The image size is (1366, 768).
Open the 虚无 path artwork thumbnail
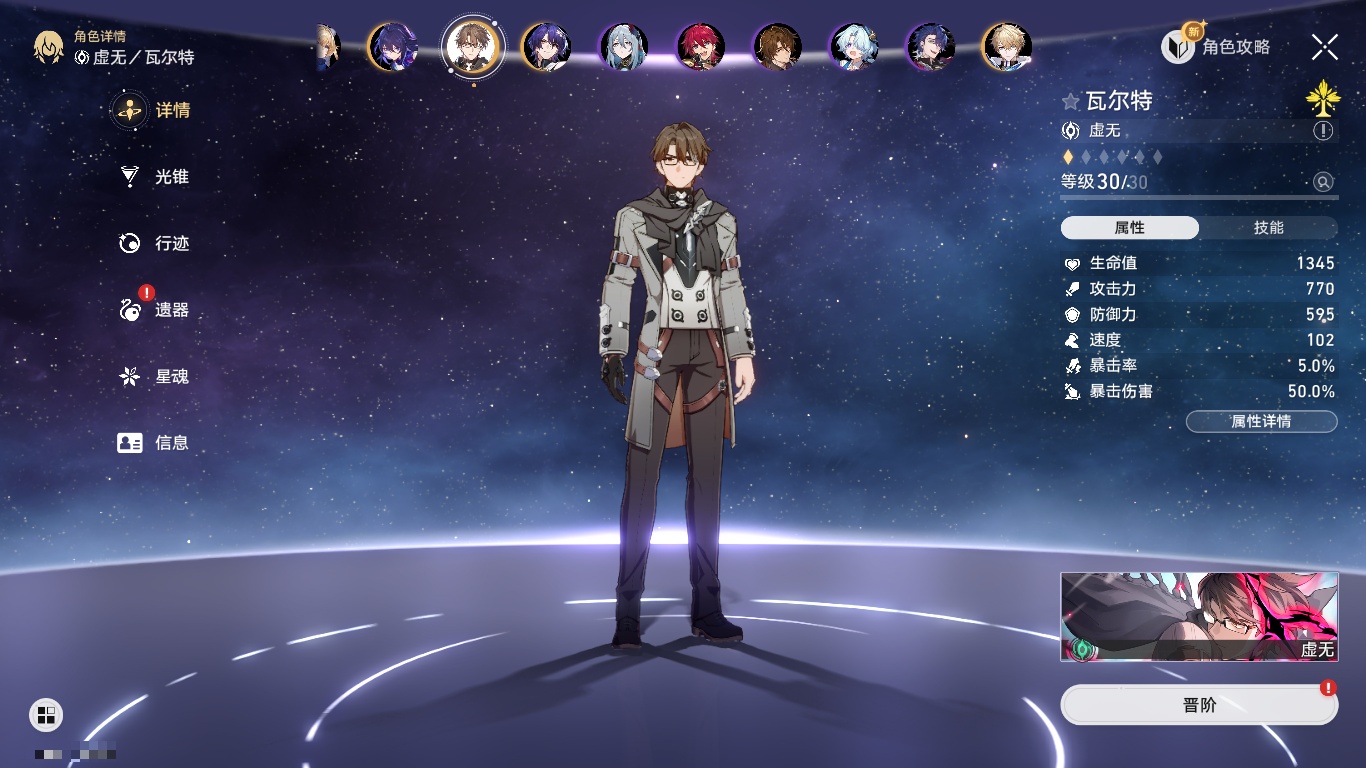(1199, 617)
